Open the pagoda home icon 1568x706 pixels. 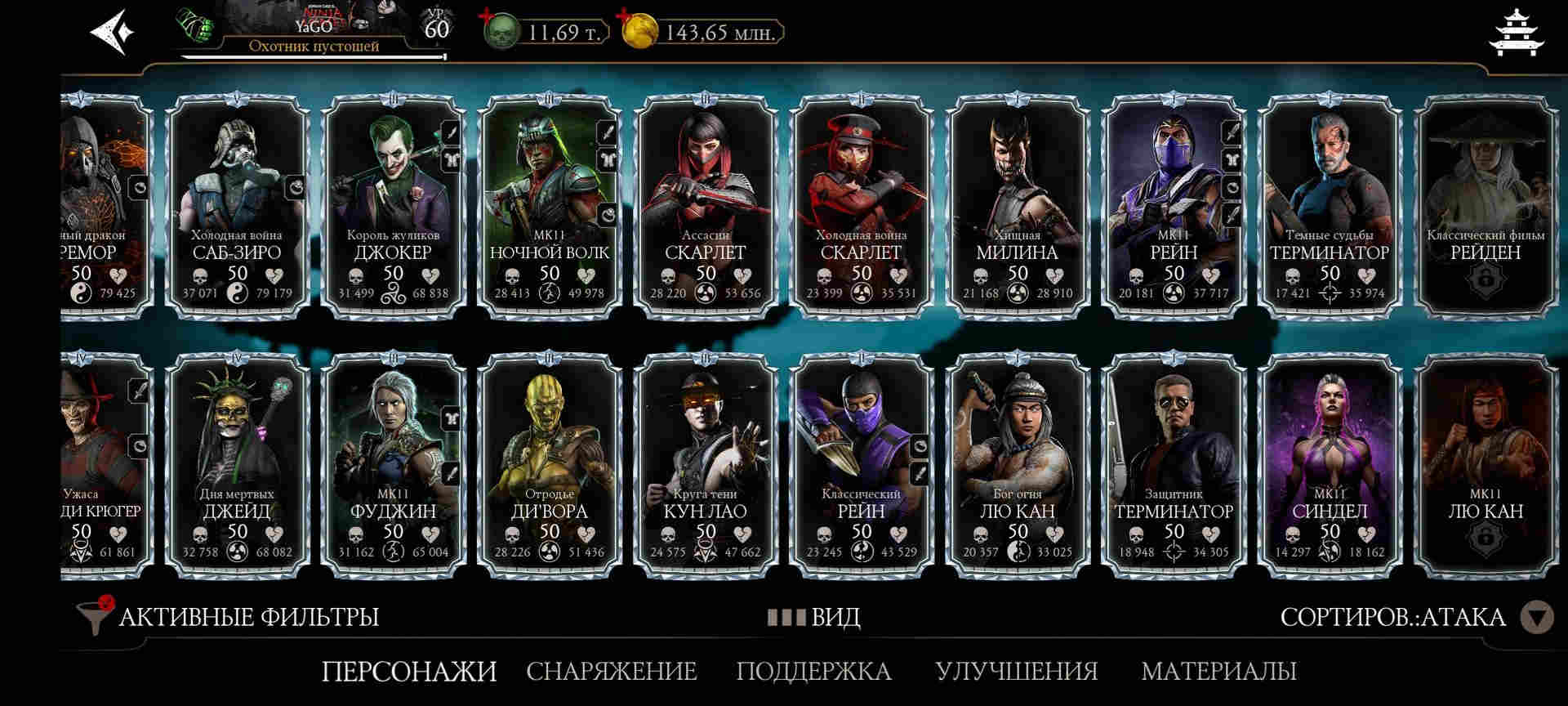1516,33
